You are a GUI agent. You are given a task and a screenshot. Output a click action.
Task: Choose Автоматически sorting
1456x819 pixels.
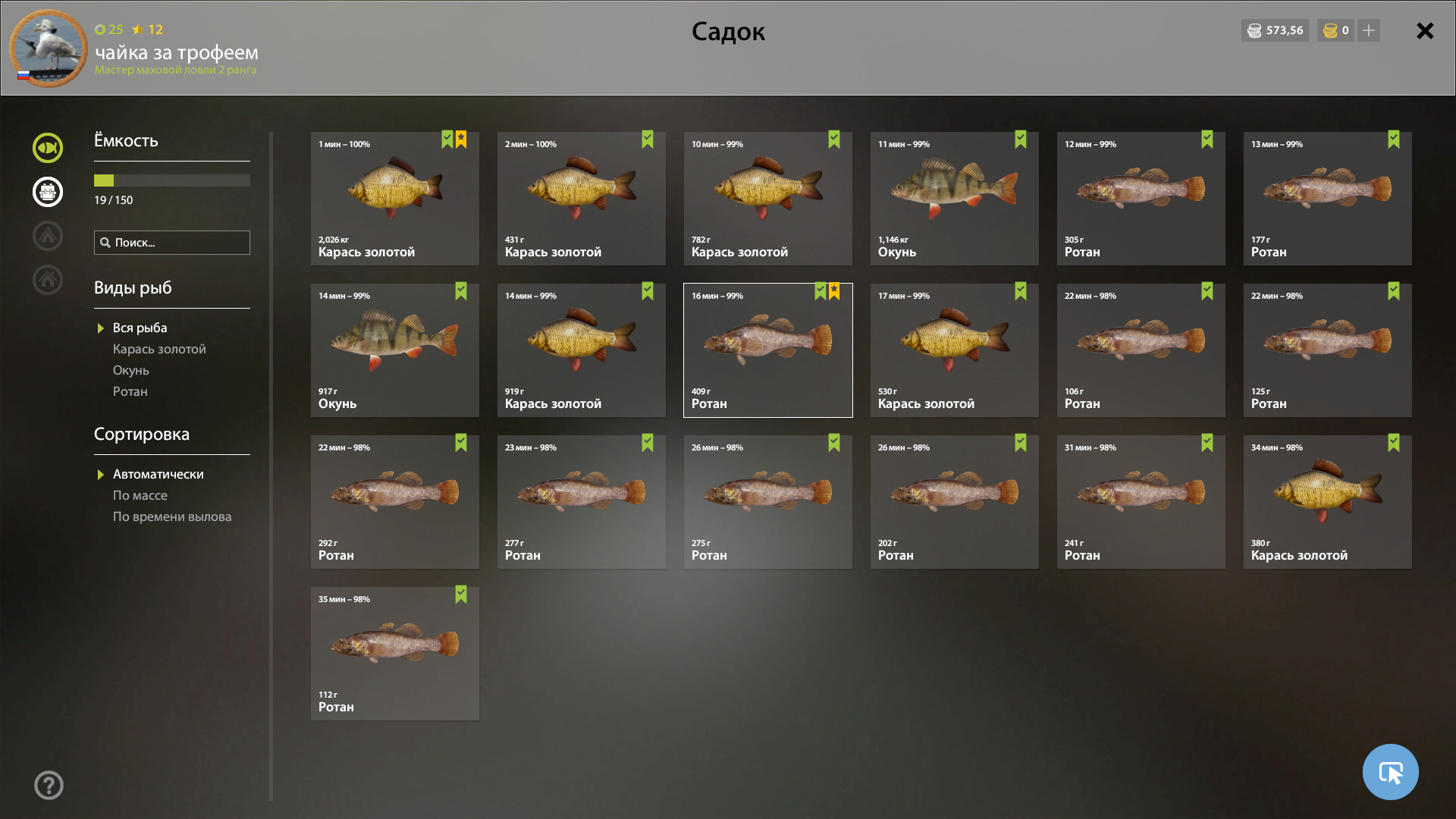158,474
